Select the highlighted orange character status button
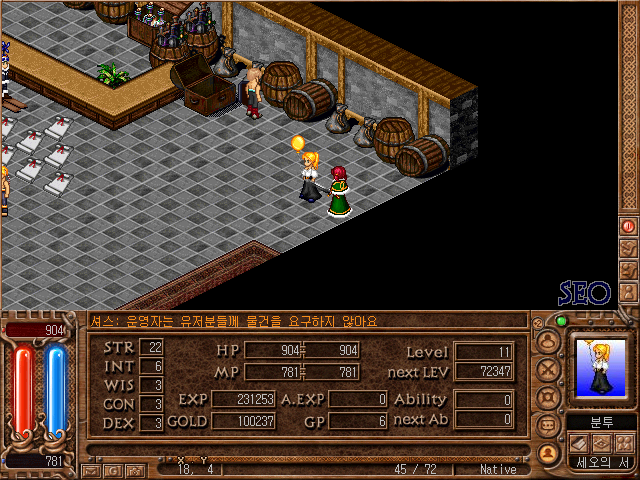640x480 pixels. 546,451
